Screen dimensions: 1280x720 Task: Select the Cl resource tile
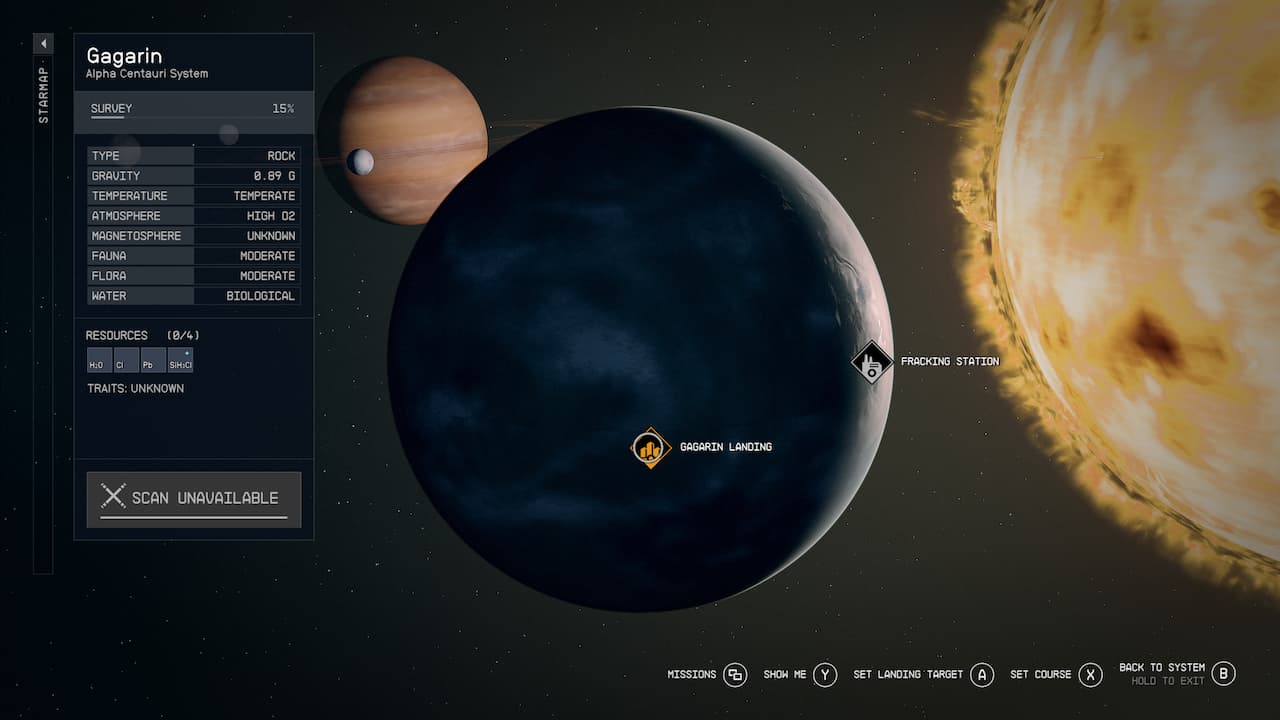point(126,361)
